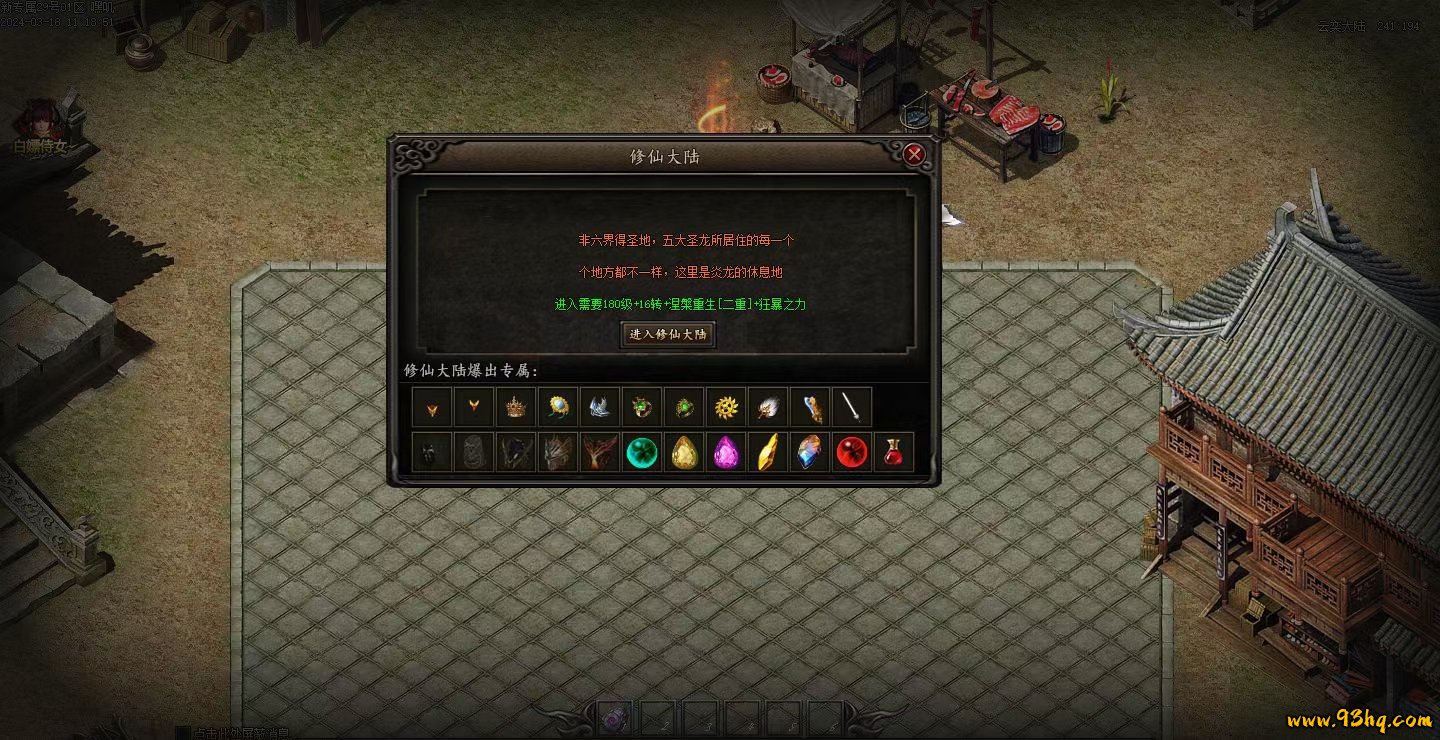This screenshot has width=1440, height=740.
Task: Select the golden crown drop icon
Action: 516,407
